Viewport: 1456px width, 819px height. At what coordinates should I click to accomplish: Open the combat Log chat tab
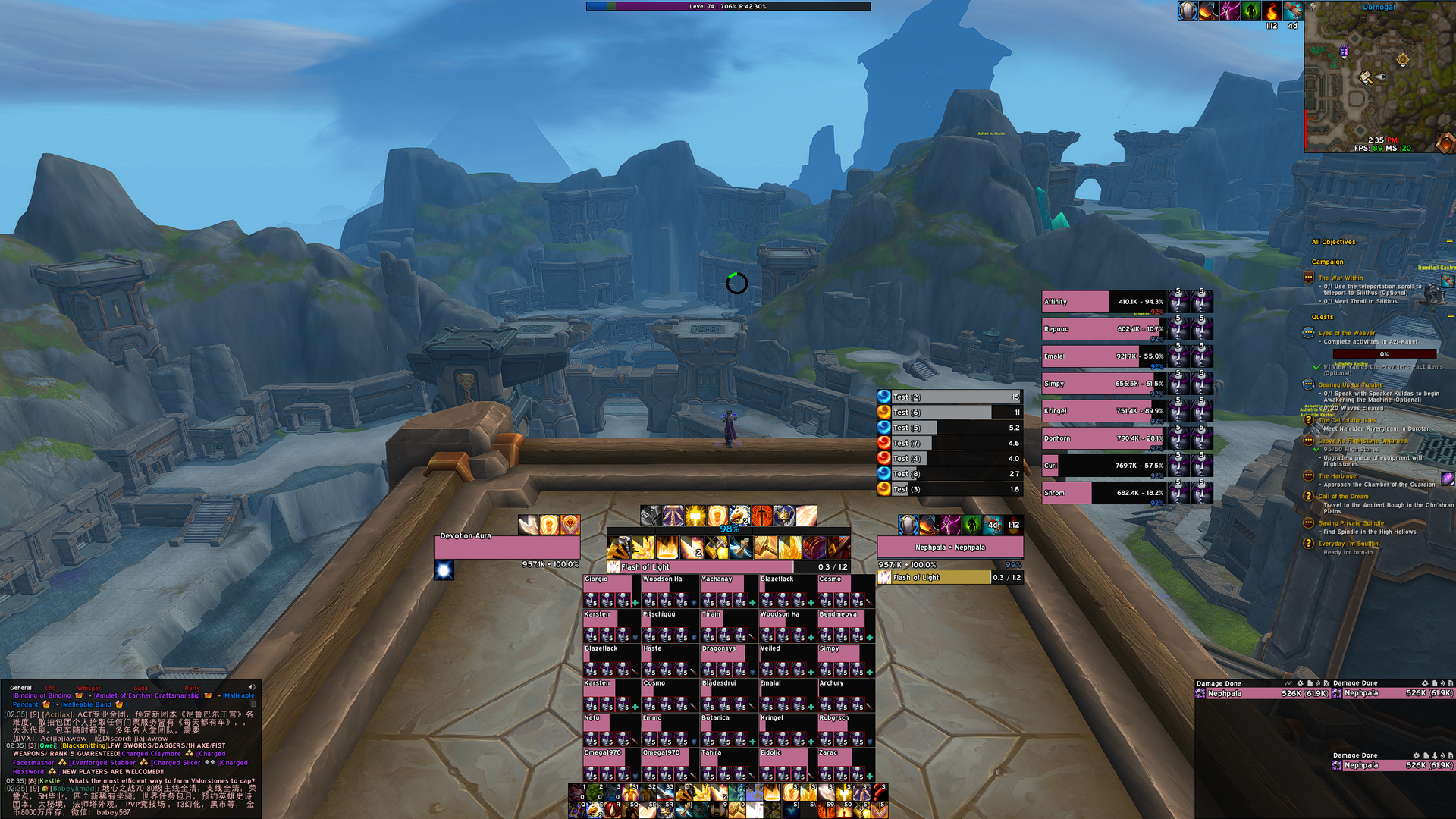51,688
